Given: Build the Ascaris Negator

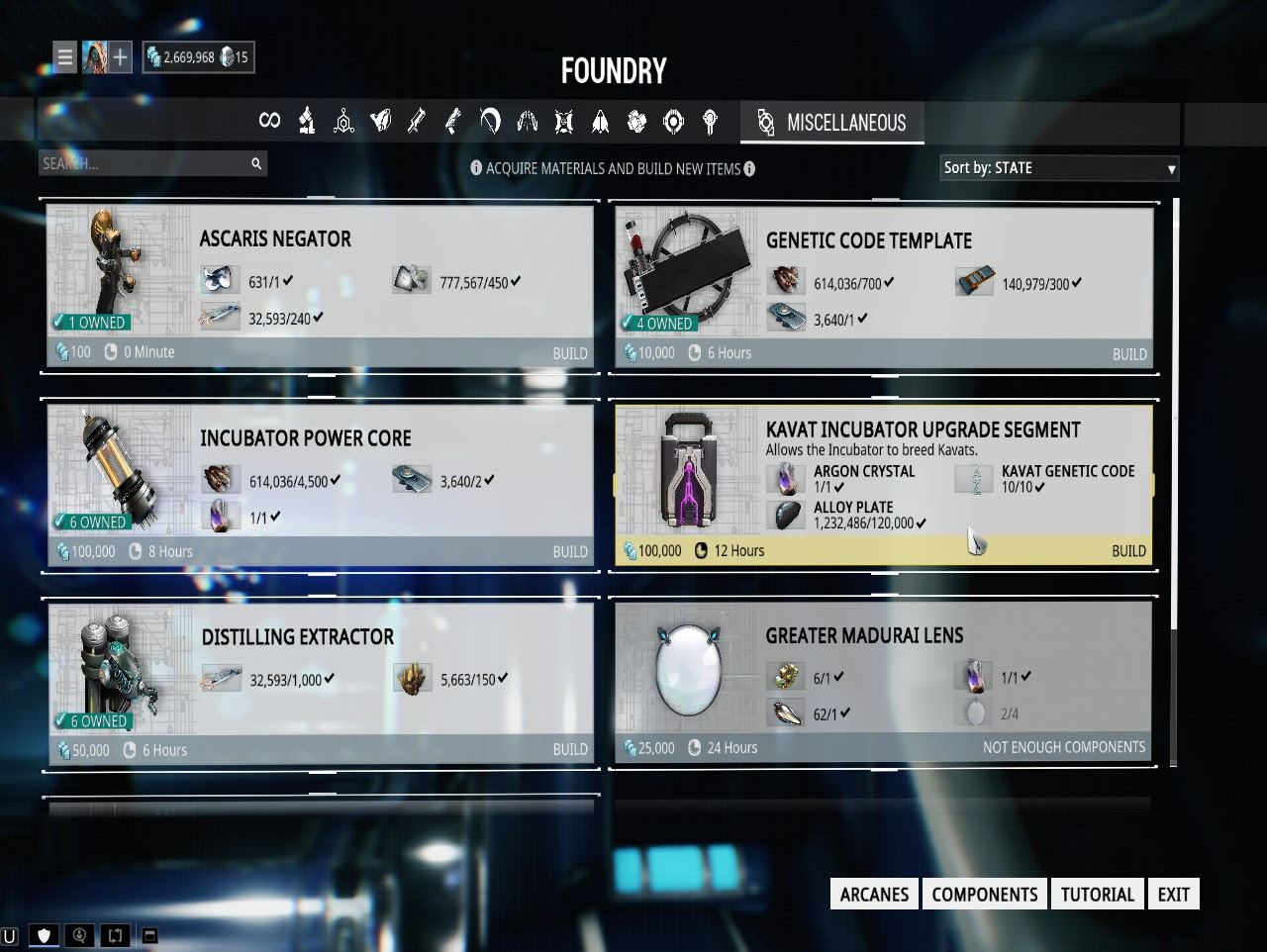Looking at the screenshot, I should [x=569, y=353].
